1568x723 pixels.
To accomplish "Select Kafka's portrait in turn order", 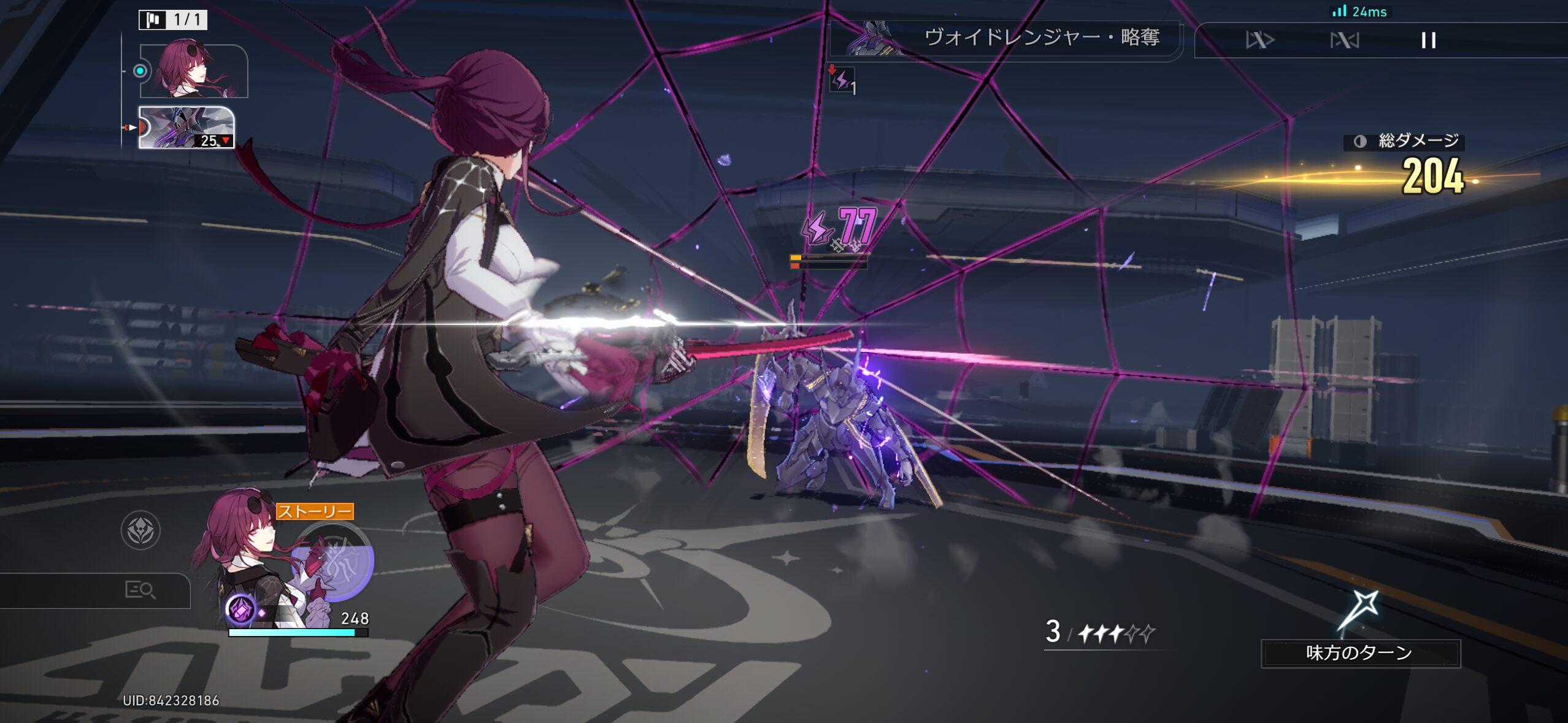I will tap(193, 71).
